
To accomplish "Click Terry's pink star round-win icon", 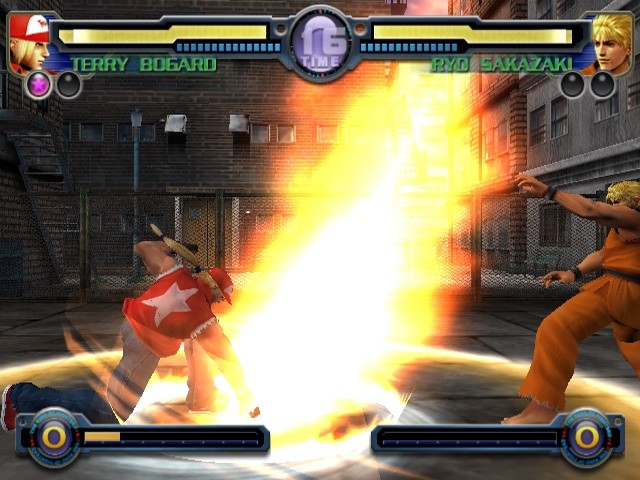I will click(39, 84).
